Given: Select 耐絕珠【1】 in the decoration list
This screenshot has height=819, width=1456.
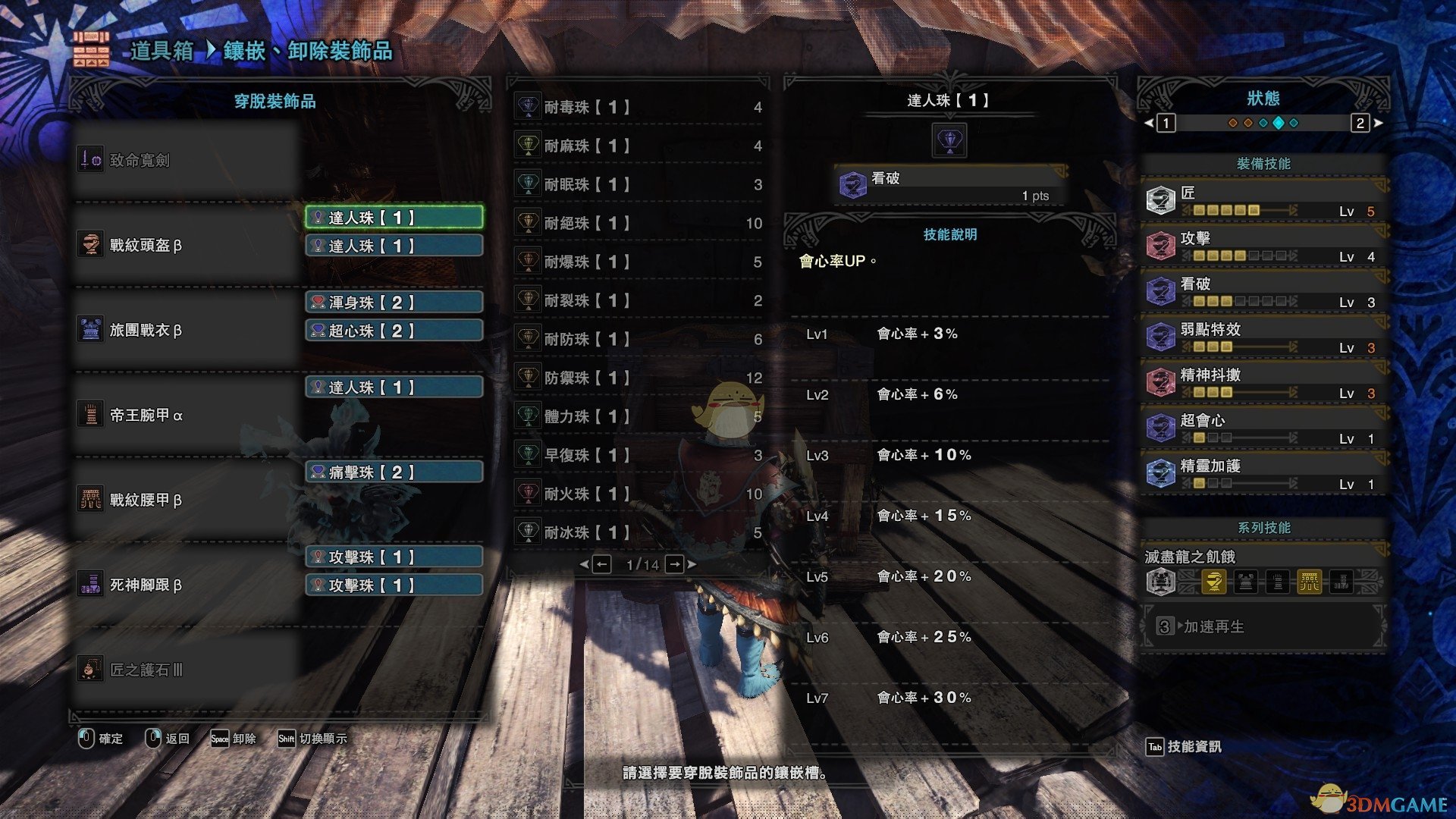Looking at the screenshot, I should tap(639, 223).
